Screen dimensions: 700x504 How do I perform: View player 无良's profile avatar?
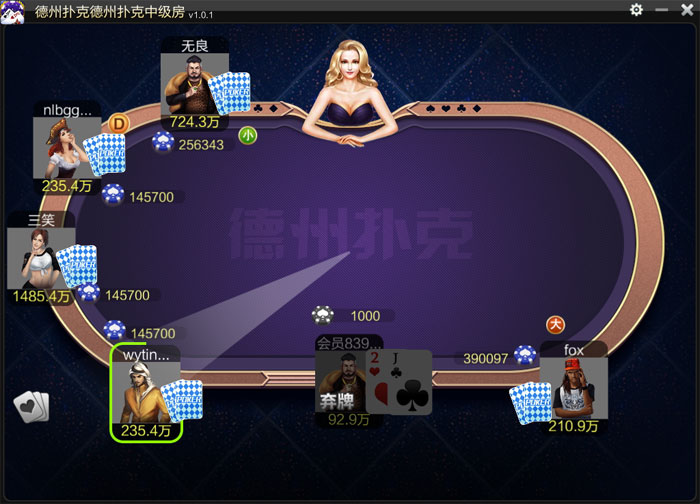coord(188,85)
